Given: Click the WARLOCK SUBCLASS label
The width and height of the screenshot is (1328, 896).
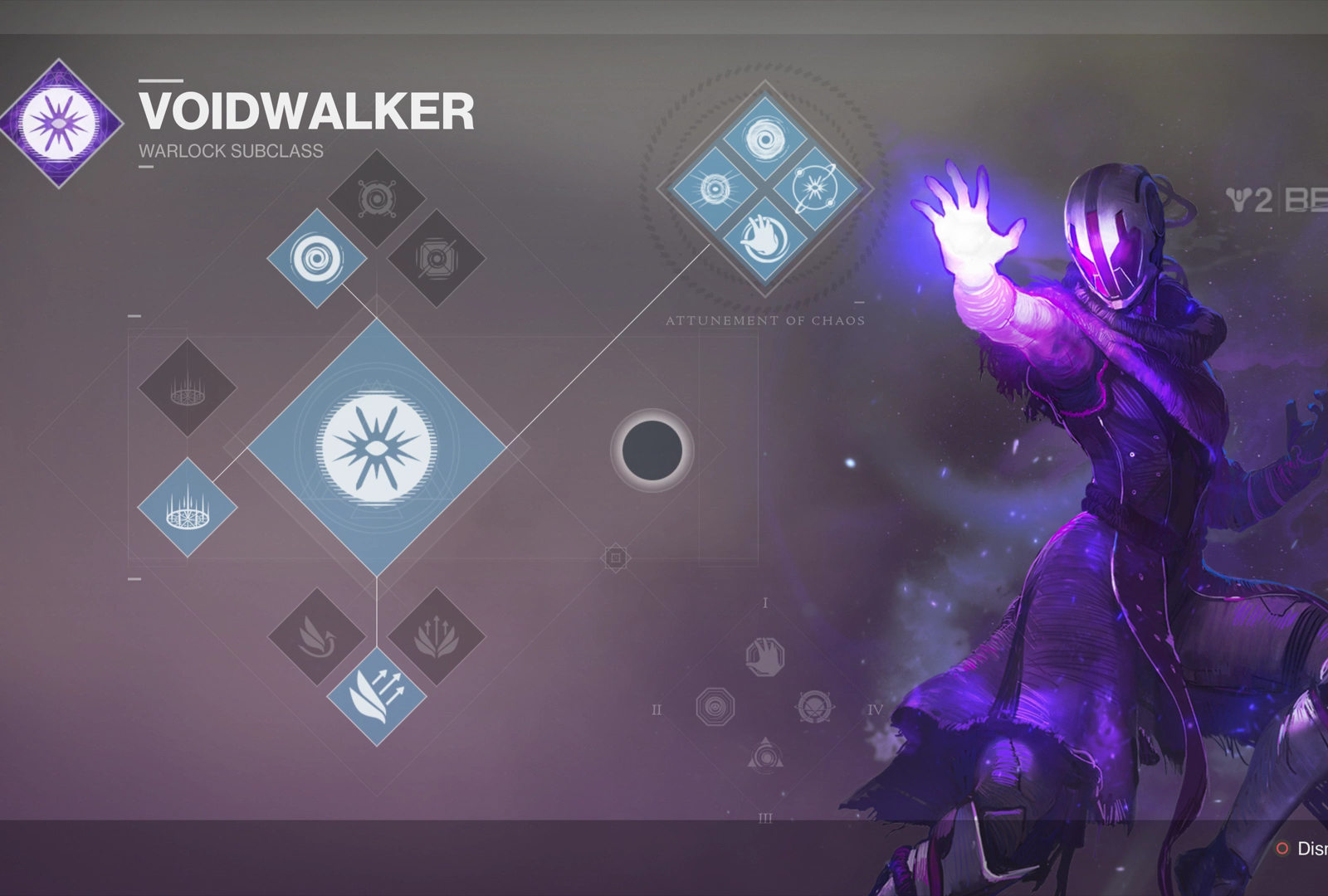Looking at the screenshot, I should (230, 151).
